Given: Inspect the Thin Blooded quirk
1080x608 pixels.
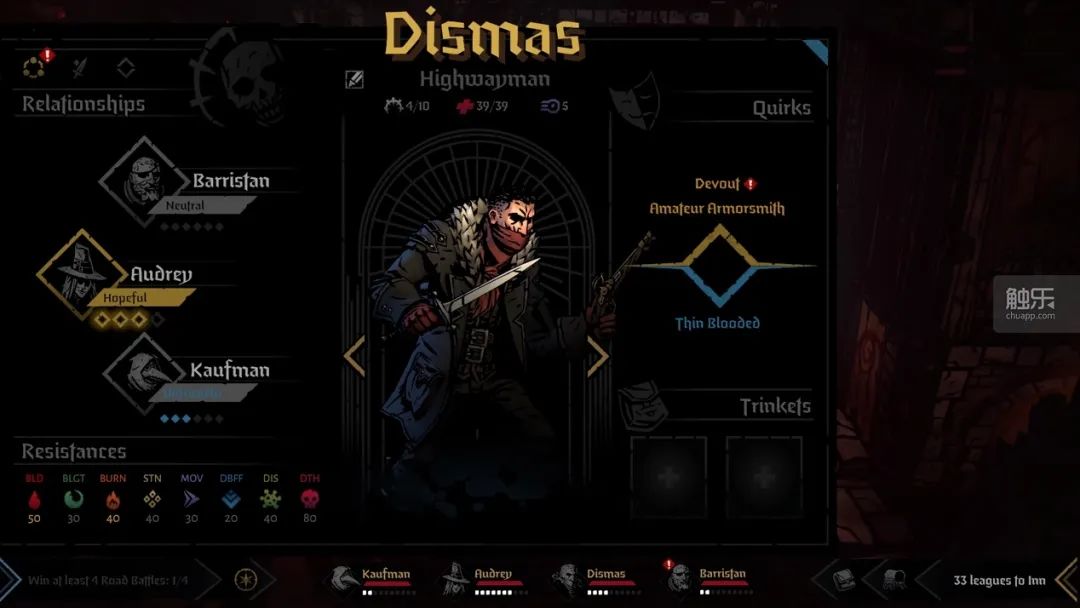Looking at the screenshot, I should click(717, 323).
